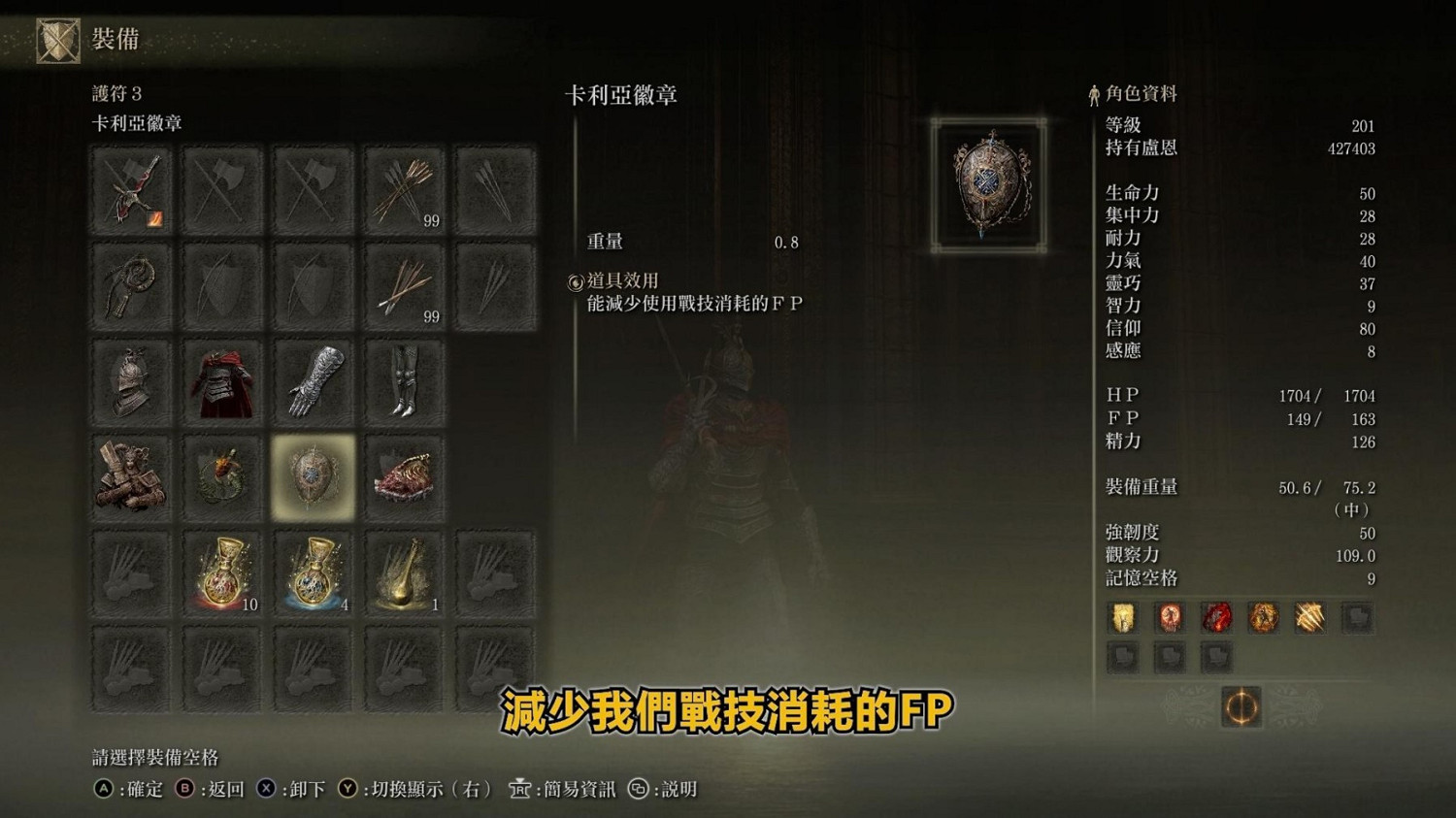Toggle 切換顯示（右）display mode

[417, 790]
